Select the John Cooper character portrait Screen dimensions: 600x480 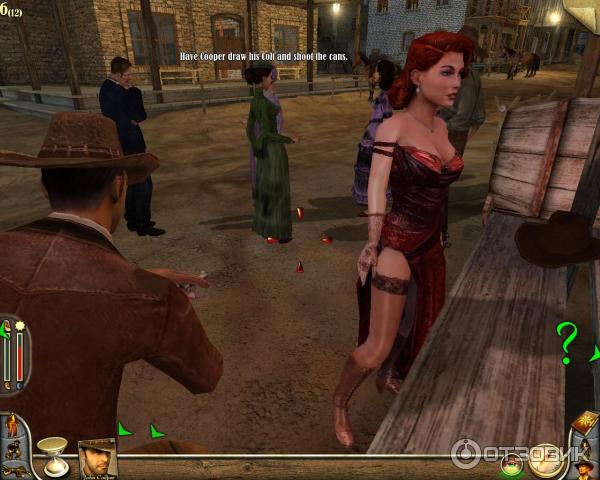point(98,457)
